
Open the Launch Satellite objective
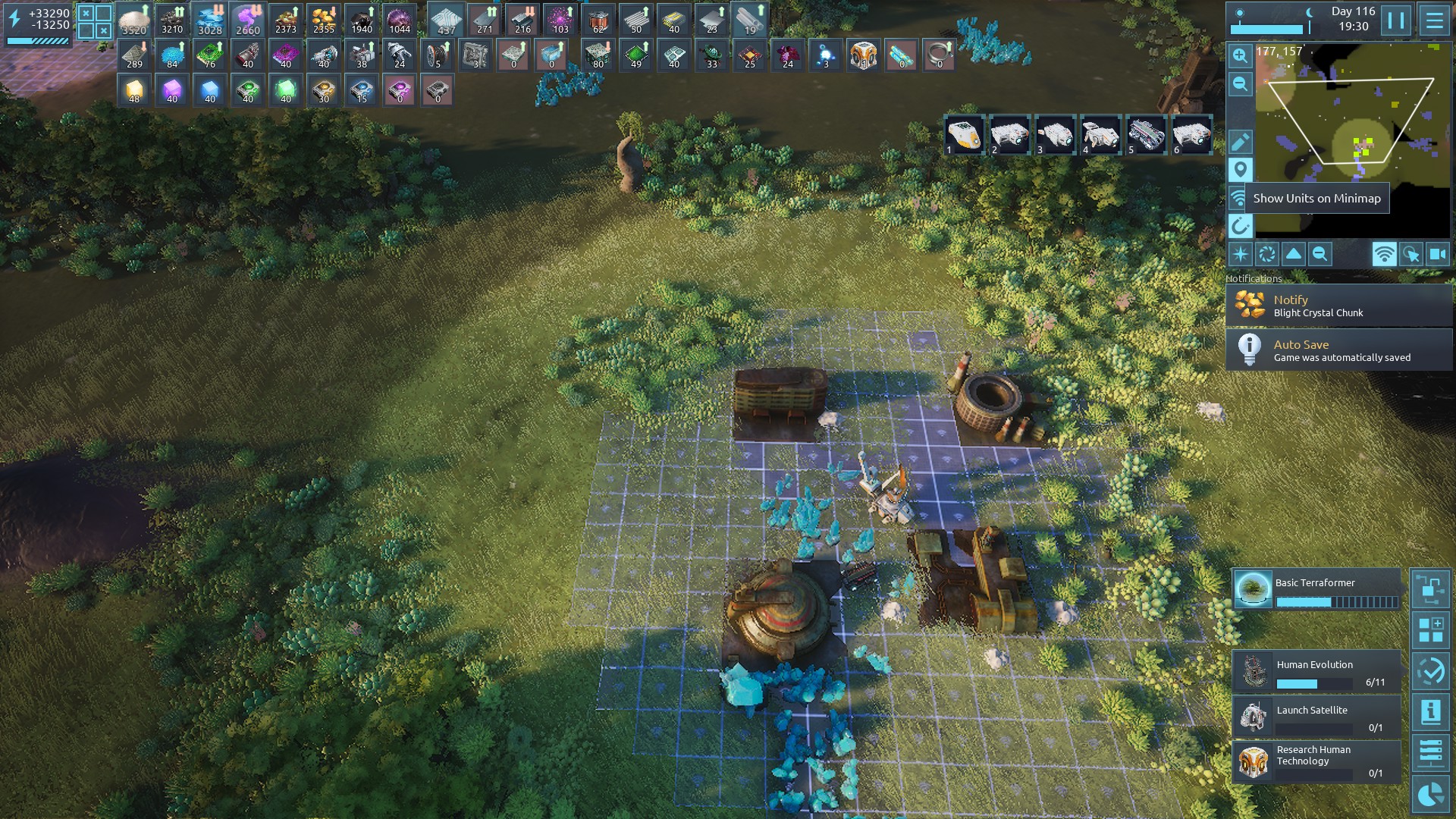click(x=1316, y=717)
